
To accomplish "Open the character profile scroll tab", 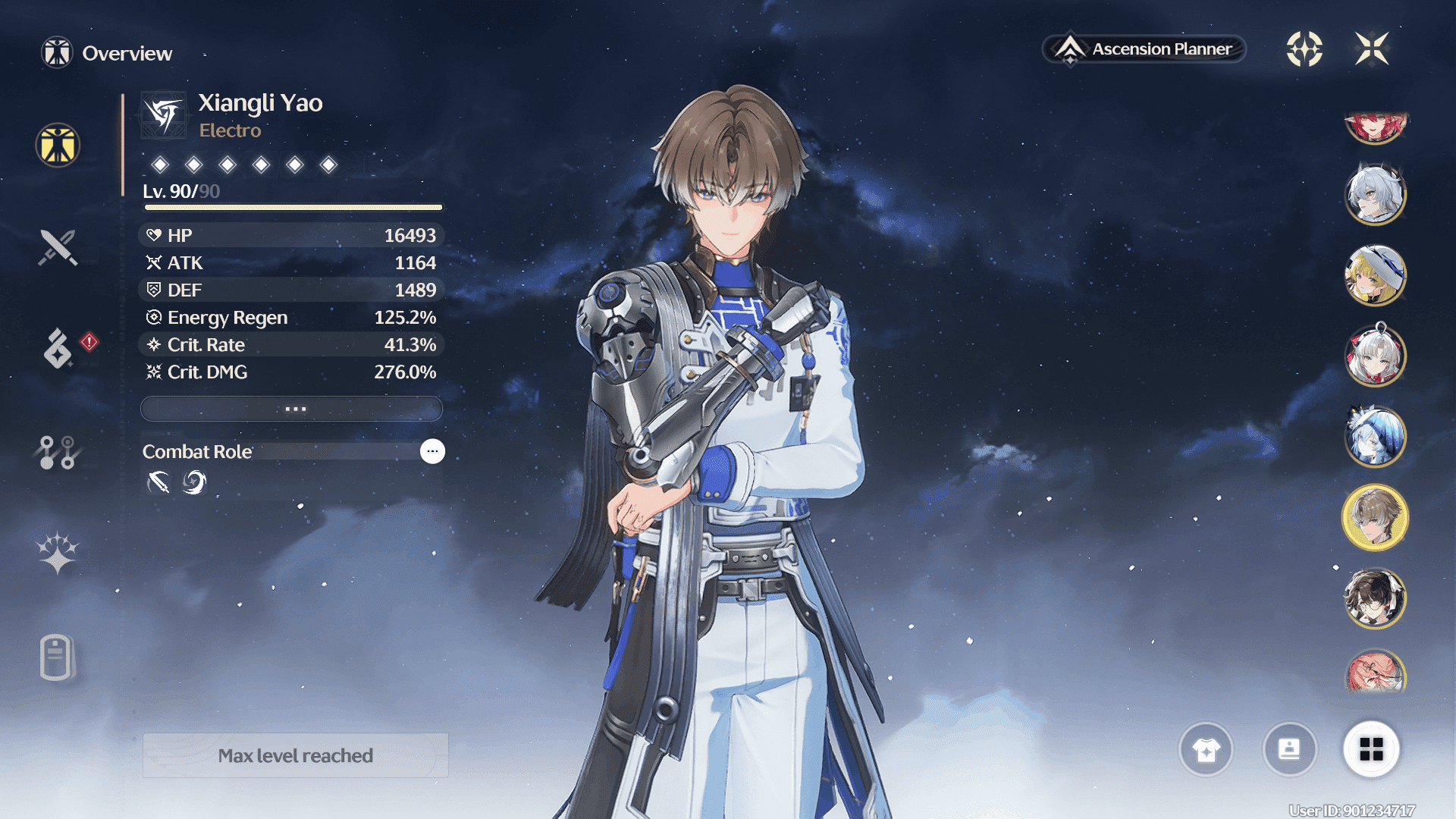I will coord(58,657).
